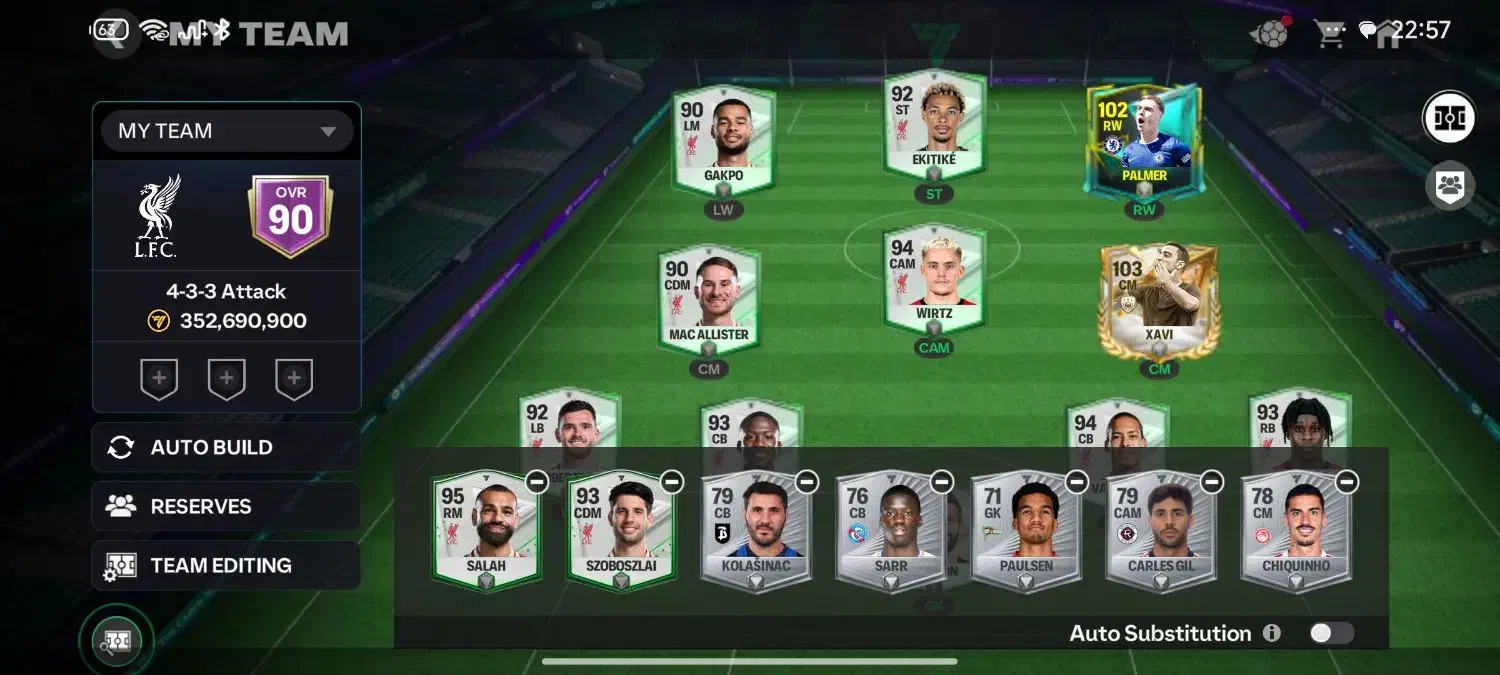The height and width of the screenshot is (675, 1500).
Task: Pick the Sarr bench card
Action: click(x=890, y=532)
